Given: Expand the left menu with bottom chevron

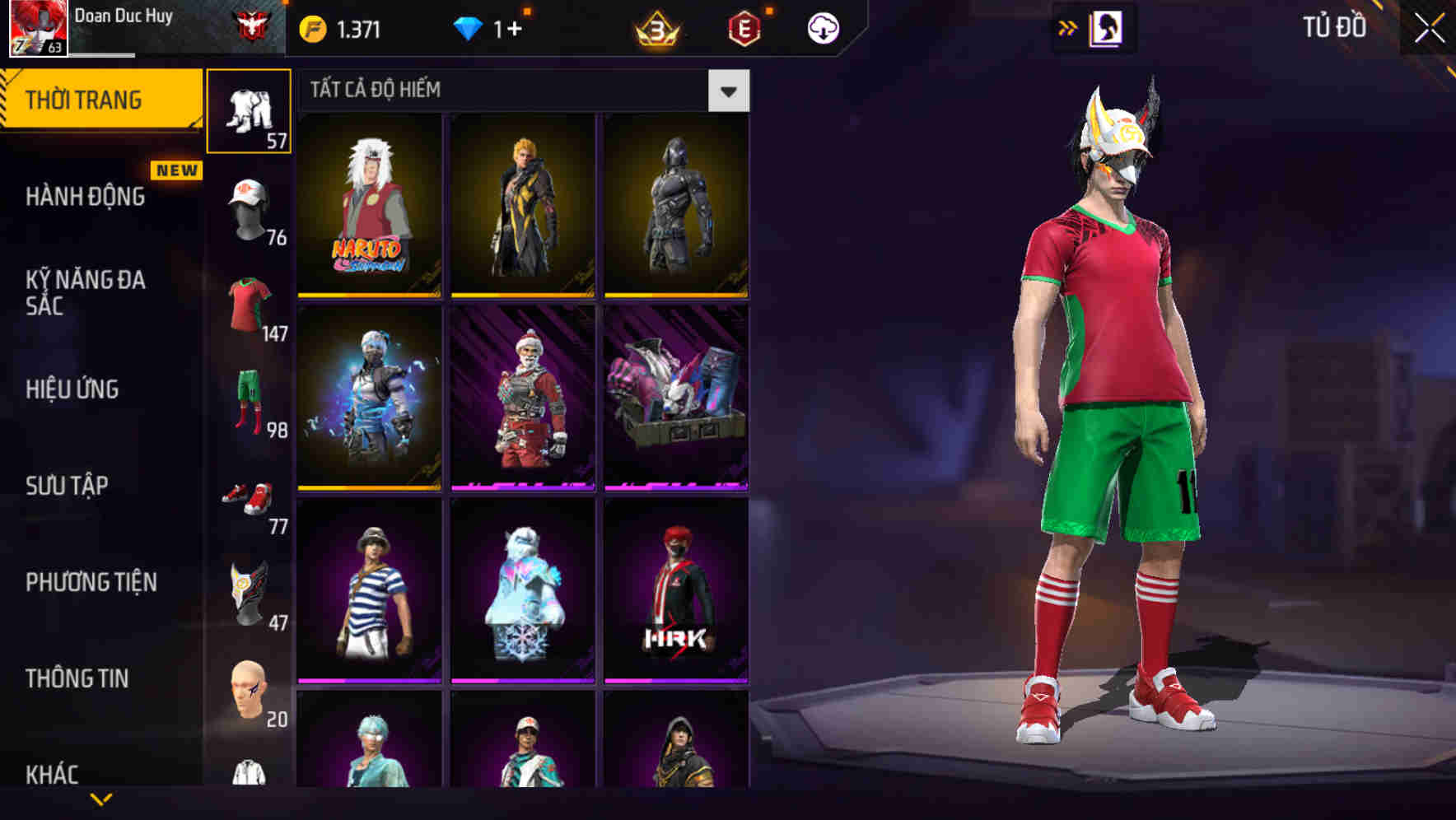Looking at the screenshot, I should click(100, 797).
